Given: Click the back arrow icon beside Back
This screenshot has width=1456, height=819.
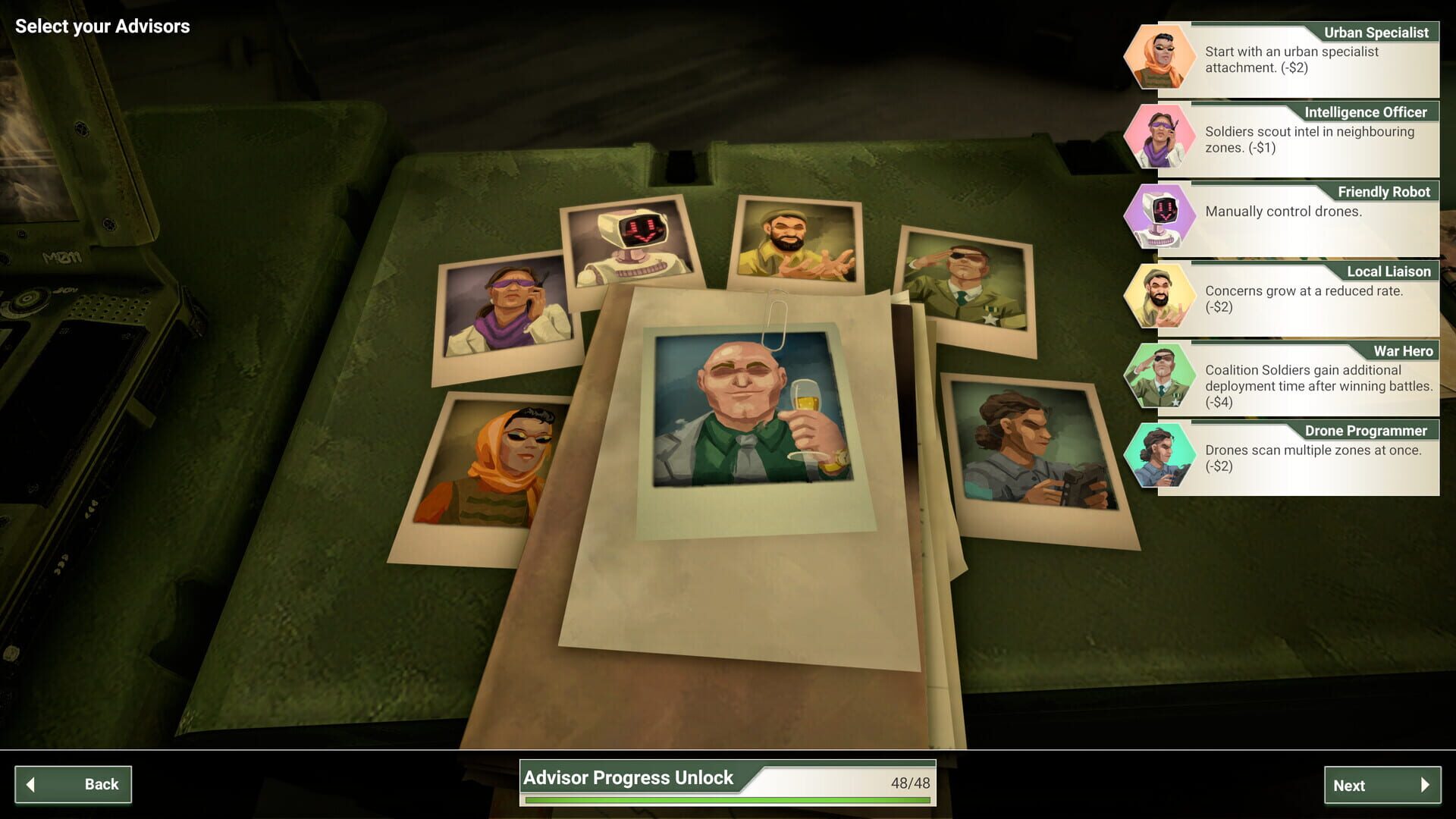Looking at the screenshot, I should [32, 784].
